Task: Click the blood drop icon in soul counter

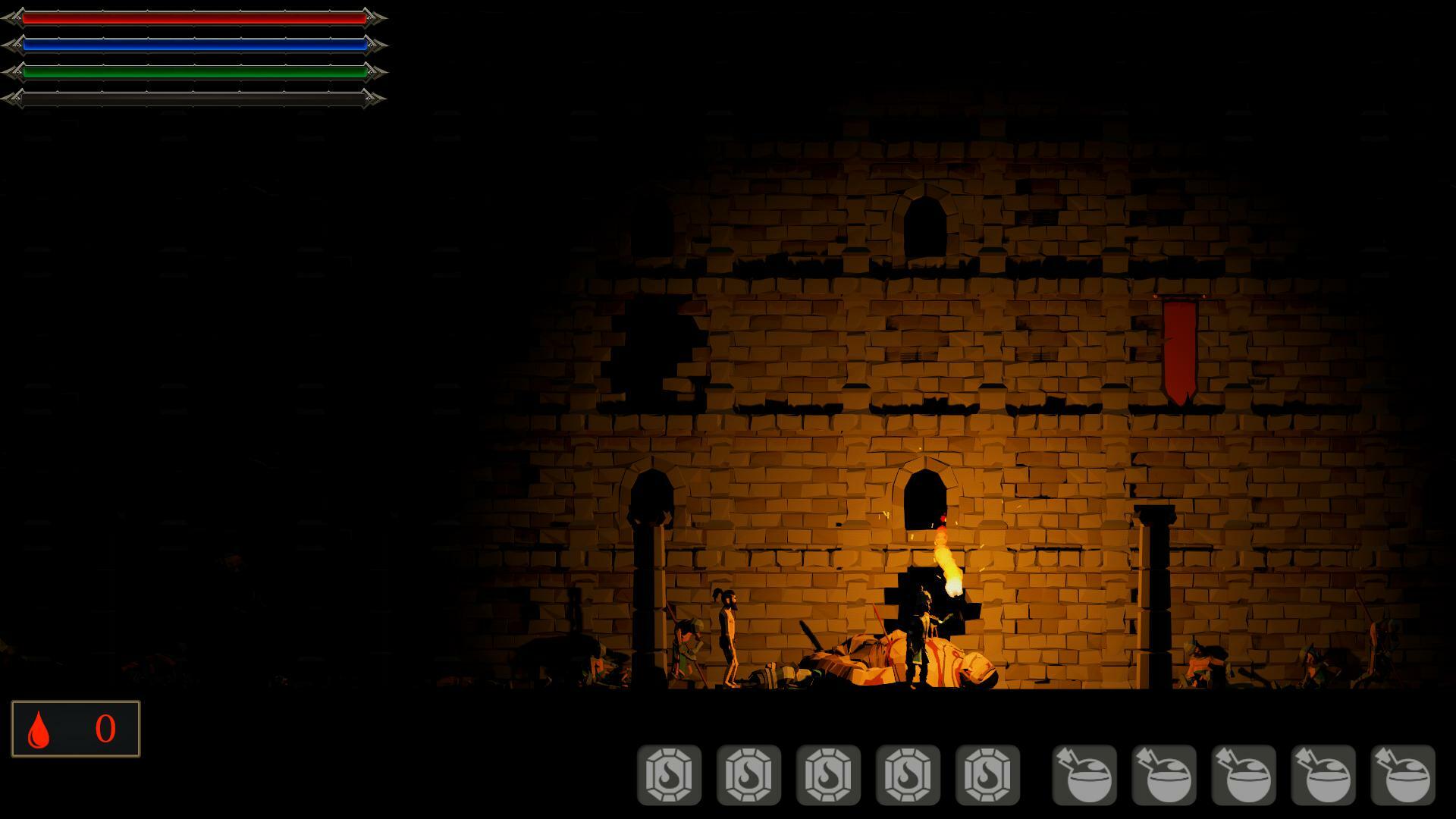Action: tap(40, 730)
